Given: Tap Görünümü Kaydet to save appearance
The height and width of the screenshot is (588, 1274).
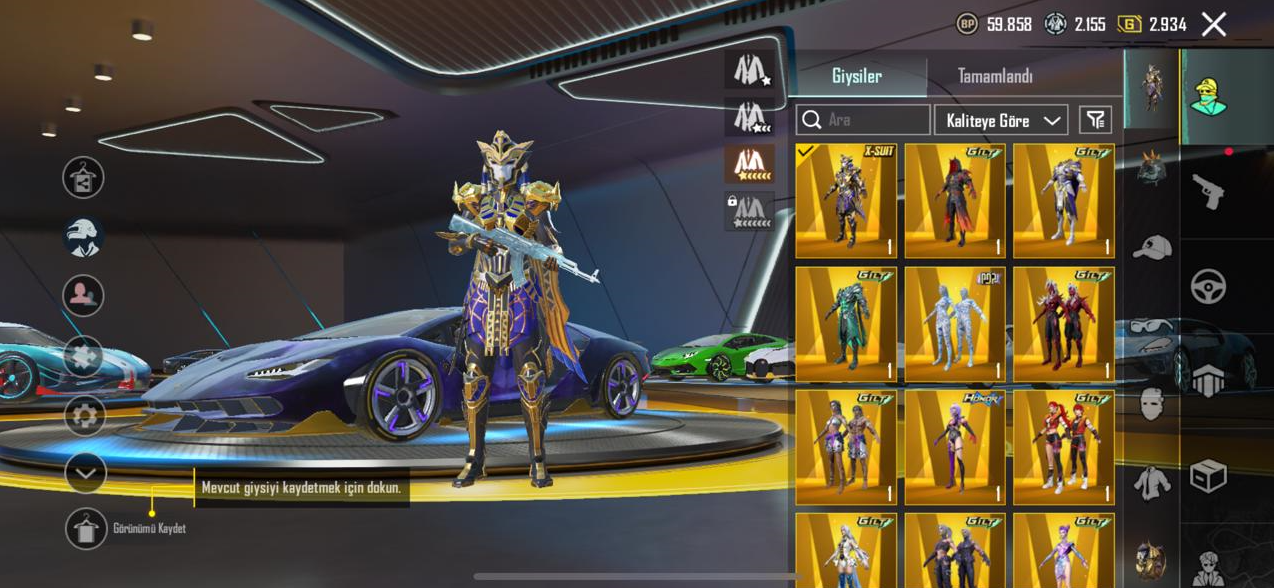Looking at the screenshot, I should coord(87,528).
